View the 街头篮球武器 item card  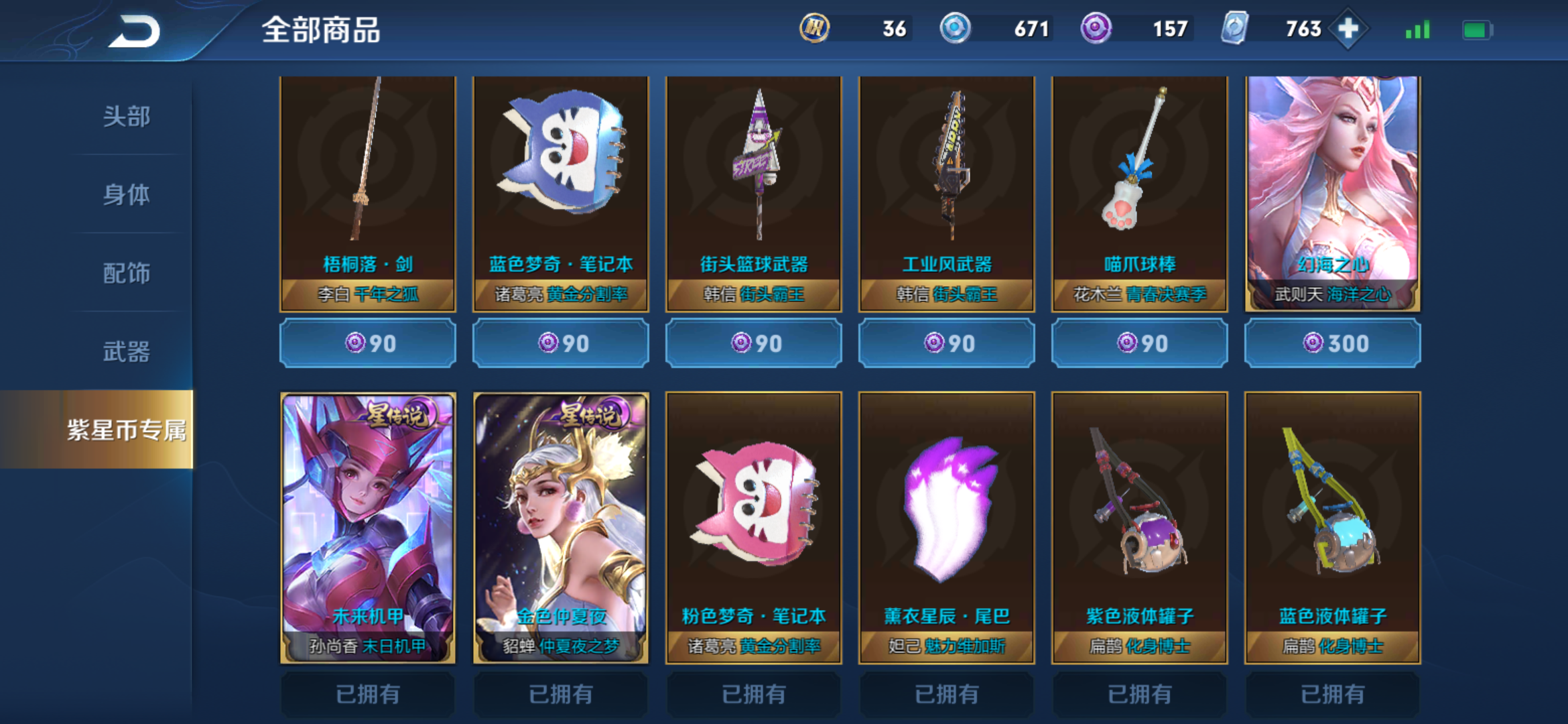pos(754,193)
